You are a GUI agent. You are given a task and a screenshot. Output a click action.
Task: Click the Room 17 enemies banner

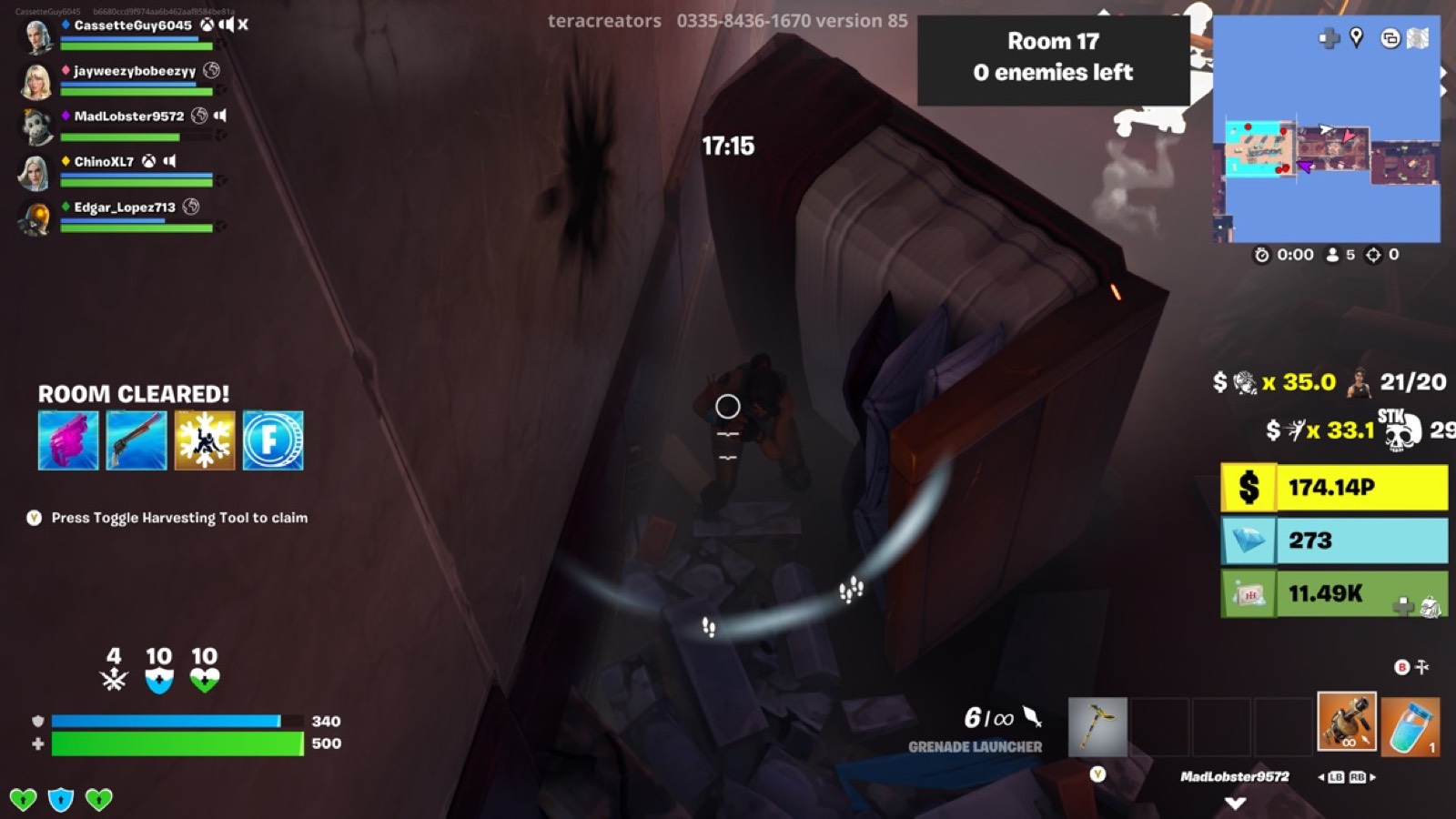[1053, 56]
